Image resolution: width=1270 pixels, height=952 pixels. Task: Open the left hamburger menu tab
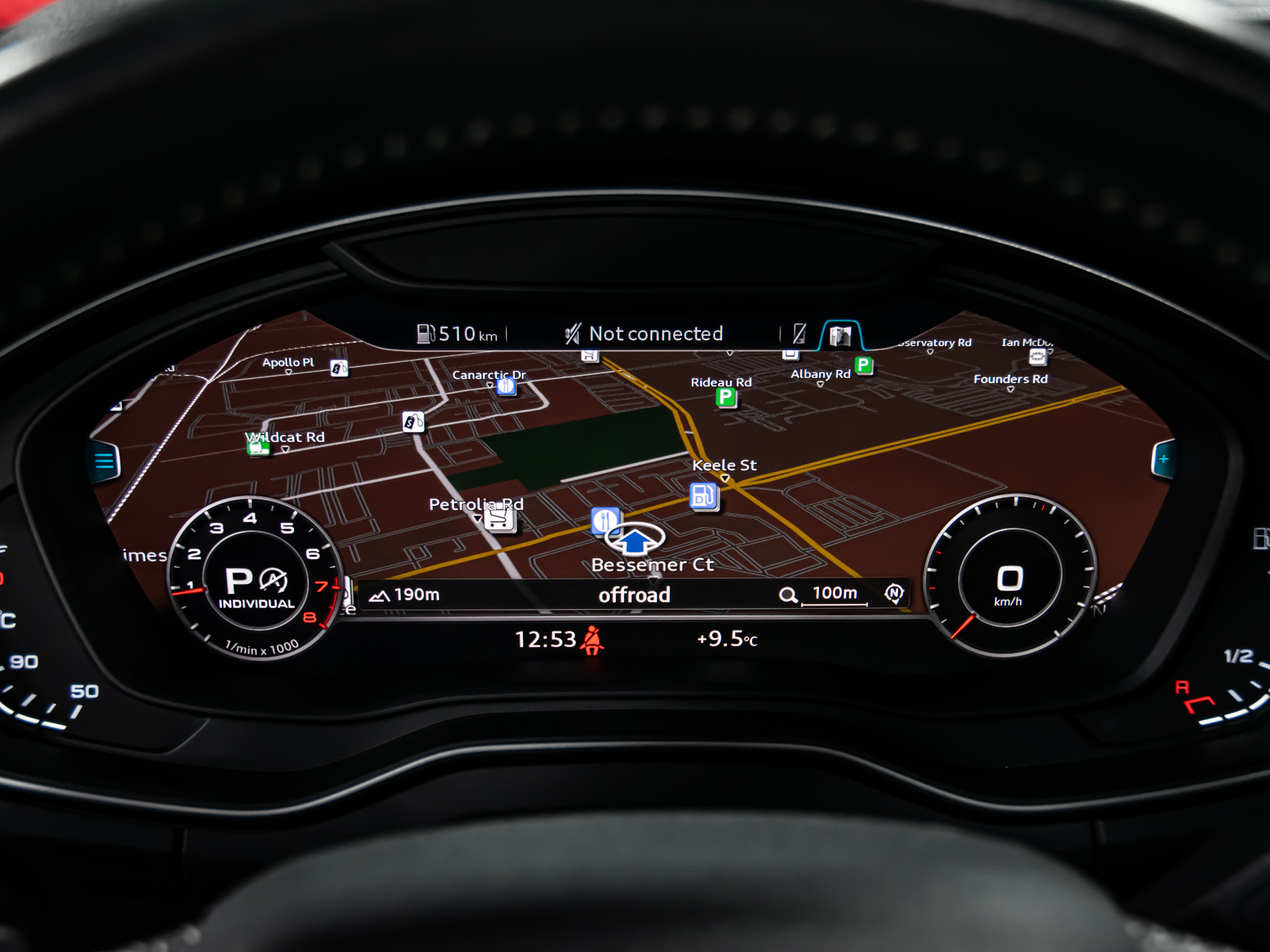[104, 462]
